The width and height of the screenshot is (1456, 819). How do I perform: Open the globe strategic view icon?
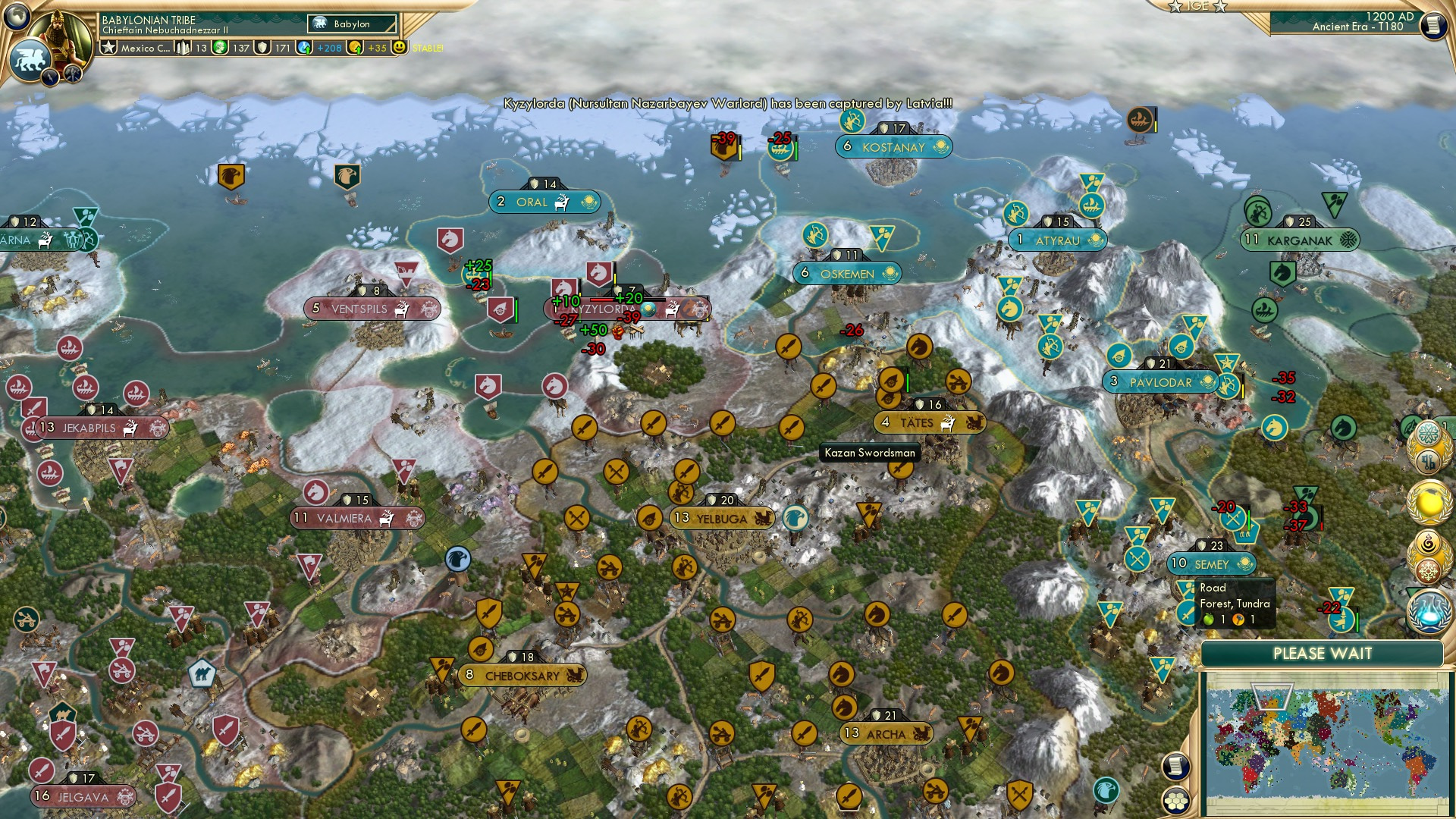tap(15, 17)
